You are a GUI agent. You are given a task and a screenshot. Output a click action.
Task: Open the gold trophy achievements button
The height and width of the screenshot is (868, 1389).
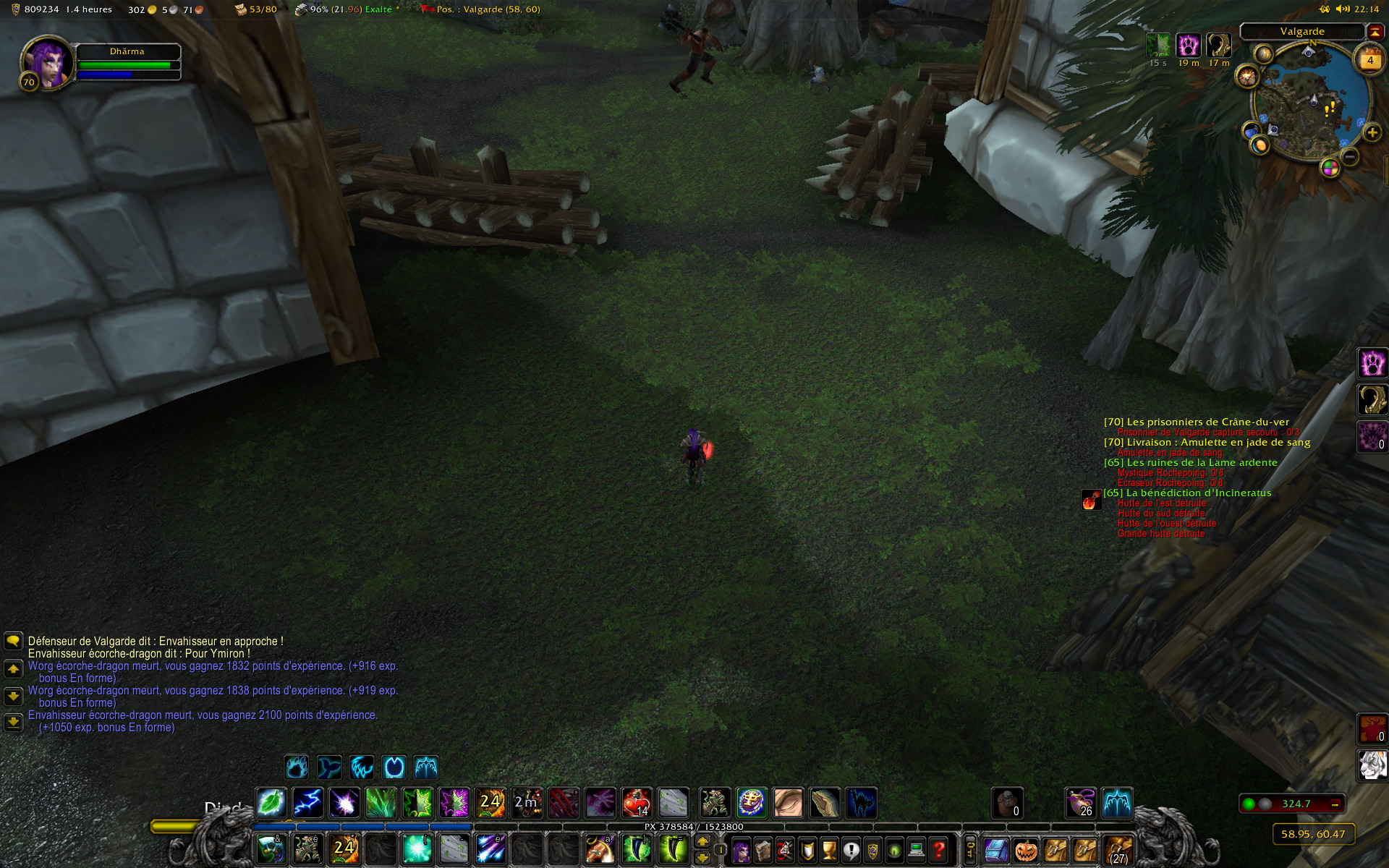[829, 850]
